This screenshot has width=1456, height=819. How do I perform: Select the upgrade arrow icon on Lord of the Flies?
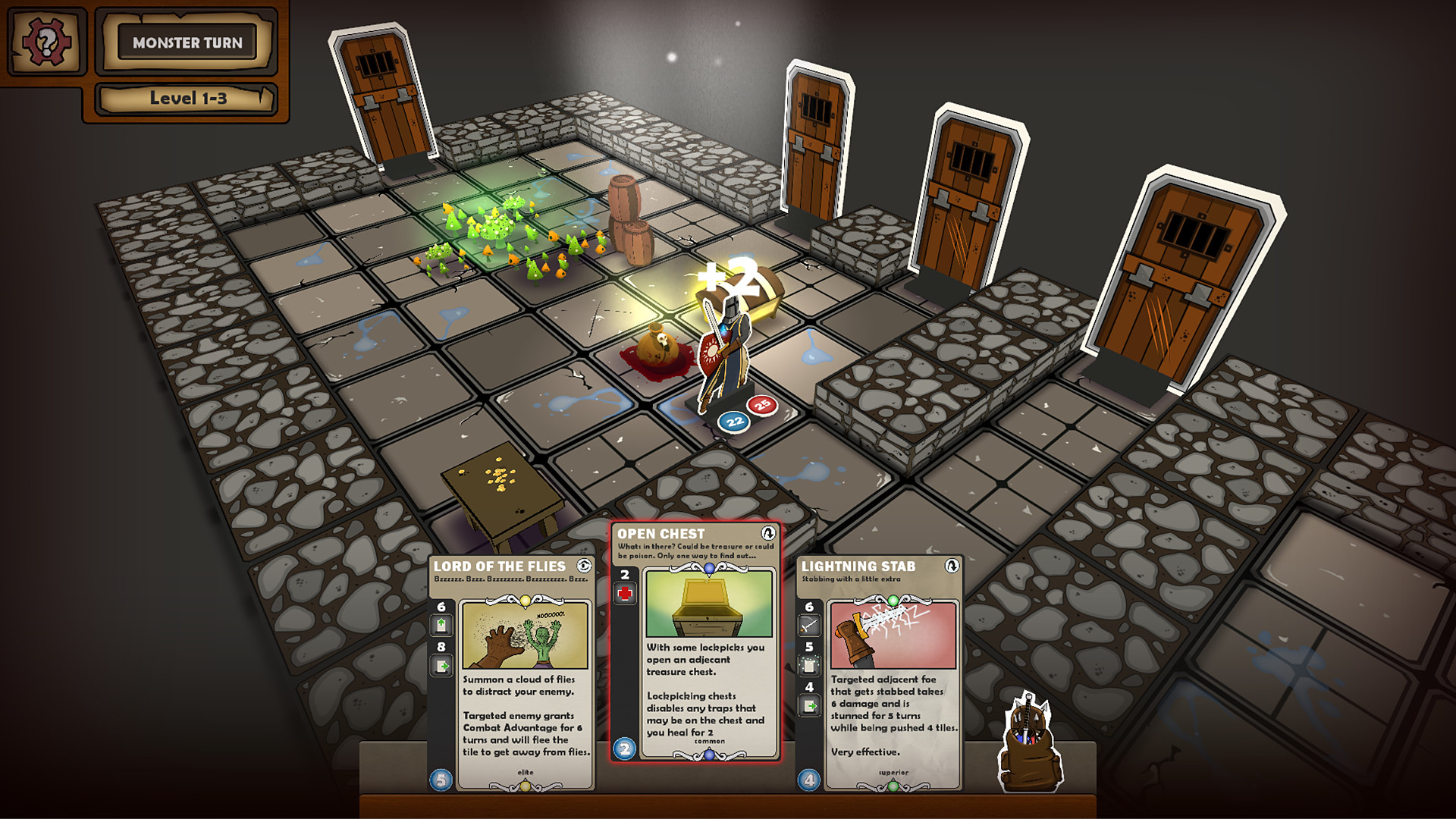point(441,623)
